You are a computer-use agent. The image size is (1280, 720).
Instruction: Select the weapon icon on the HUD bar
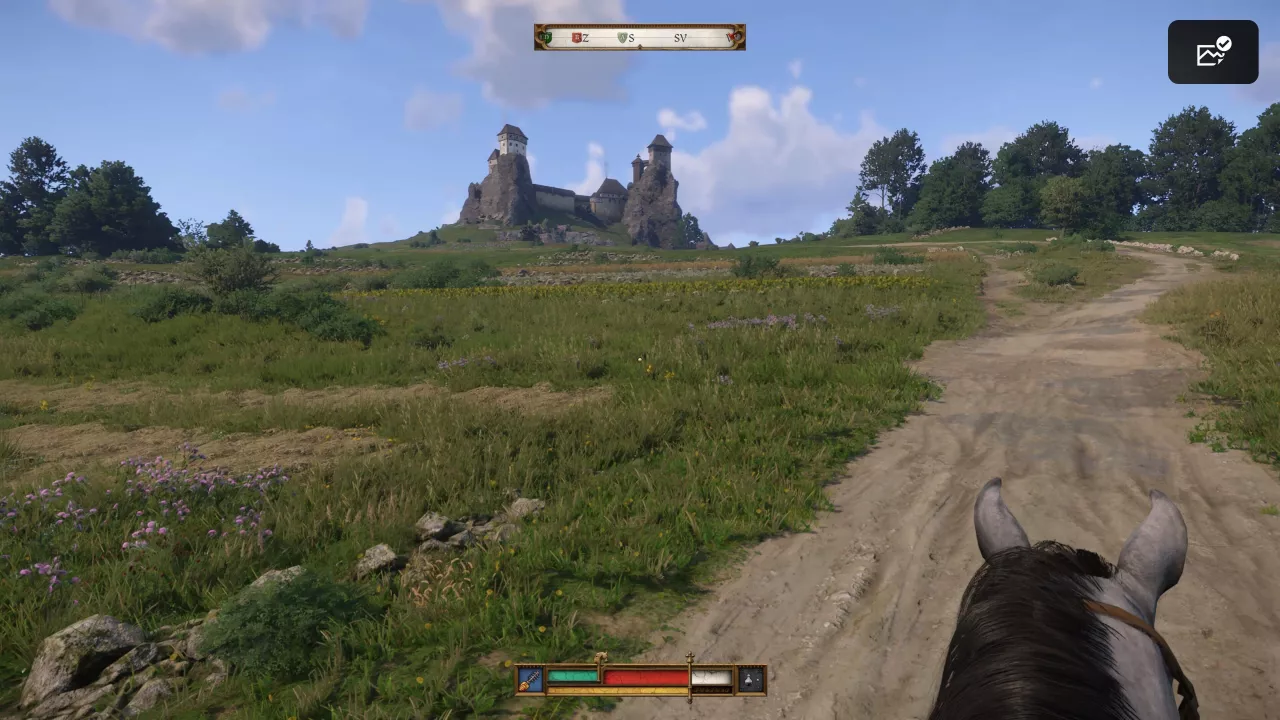click(x=529, y=678)
